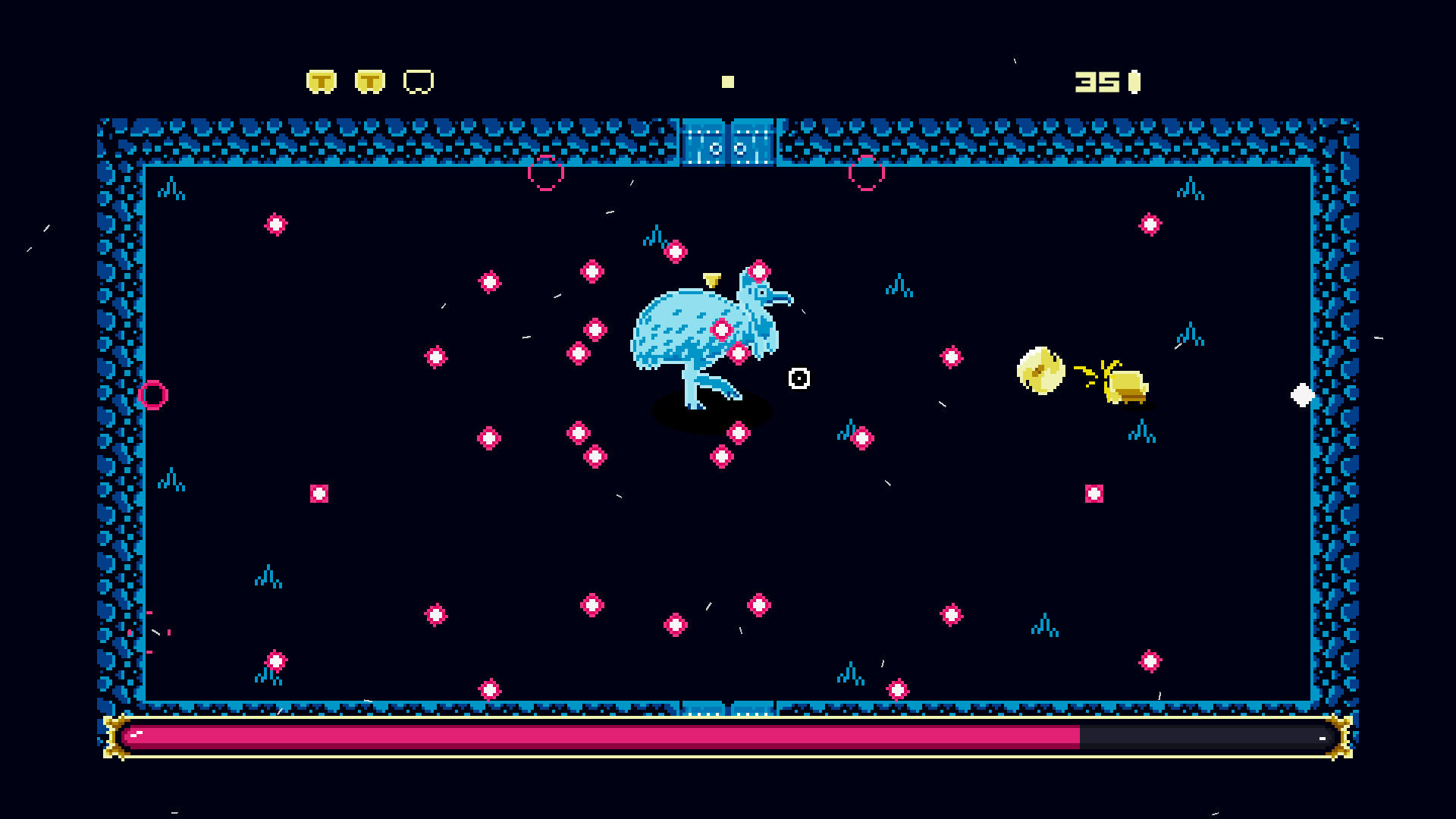Click the empty bell outline icon

coord(418,80)
